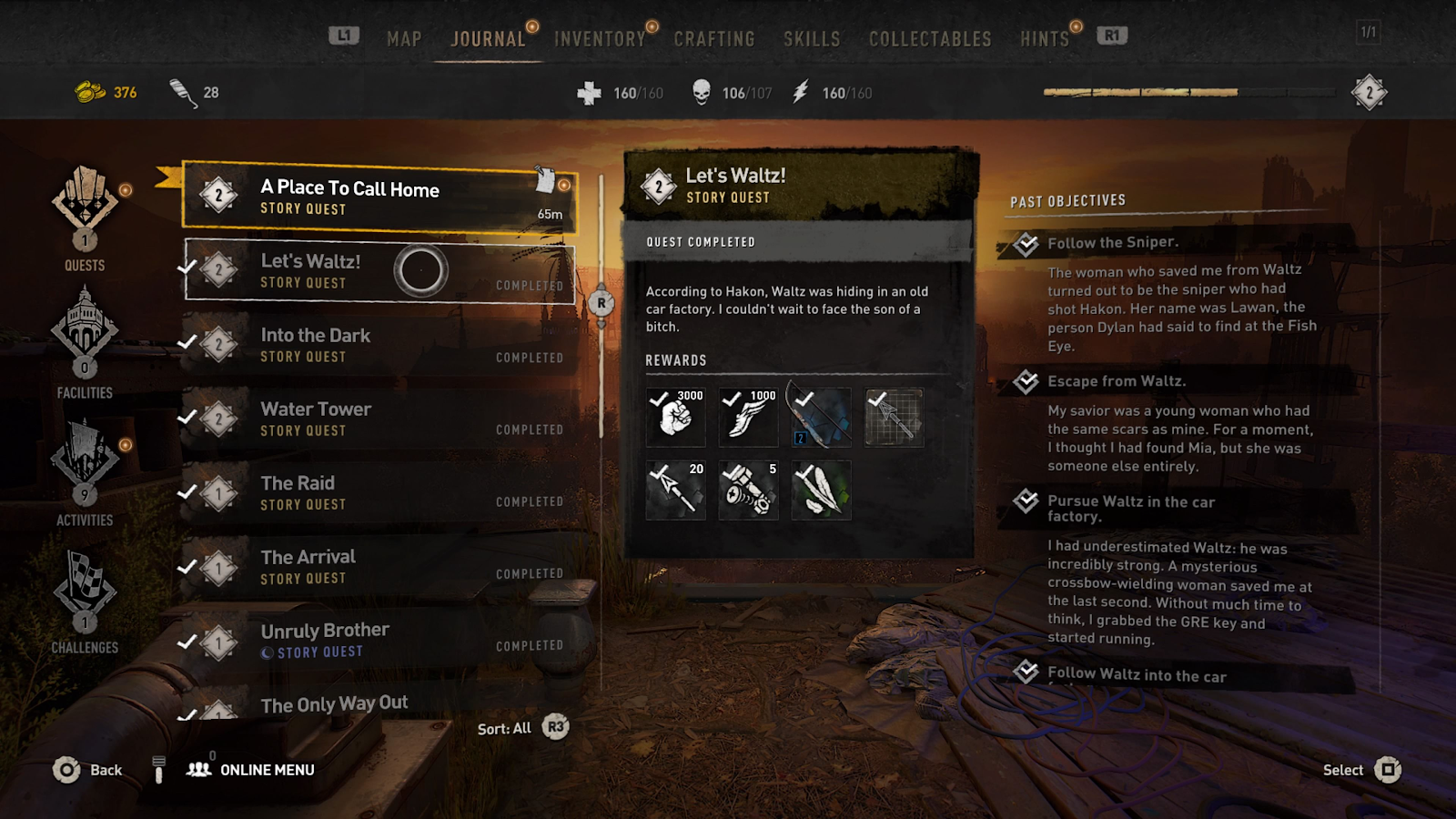Switch to the Map tab
The height and width of the screenshot is (819, 1456).
(404, 39)
